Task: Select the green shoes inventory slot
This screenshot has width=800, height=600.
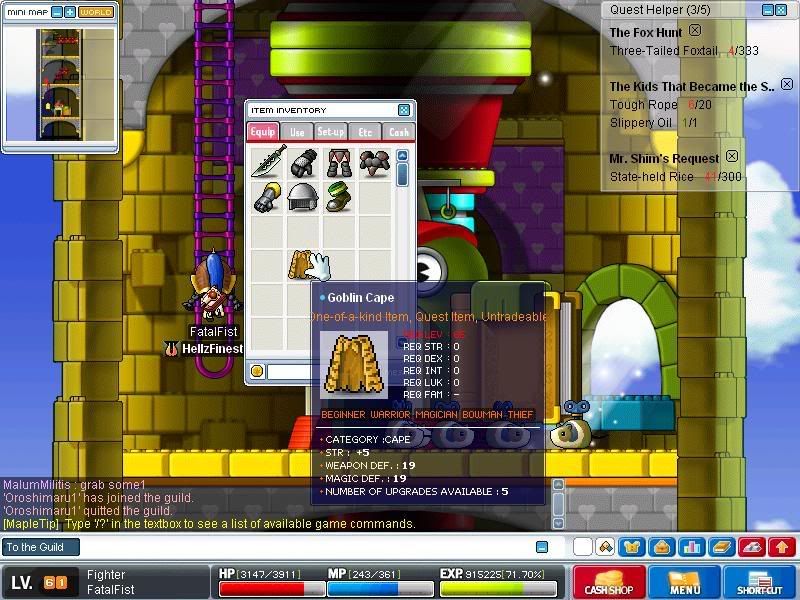Action: 337,197
